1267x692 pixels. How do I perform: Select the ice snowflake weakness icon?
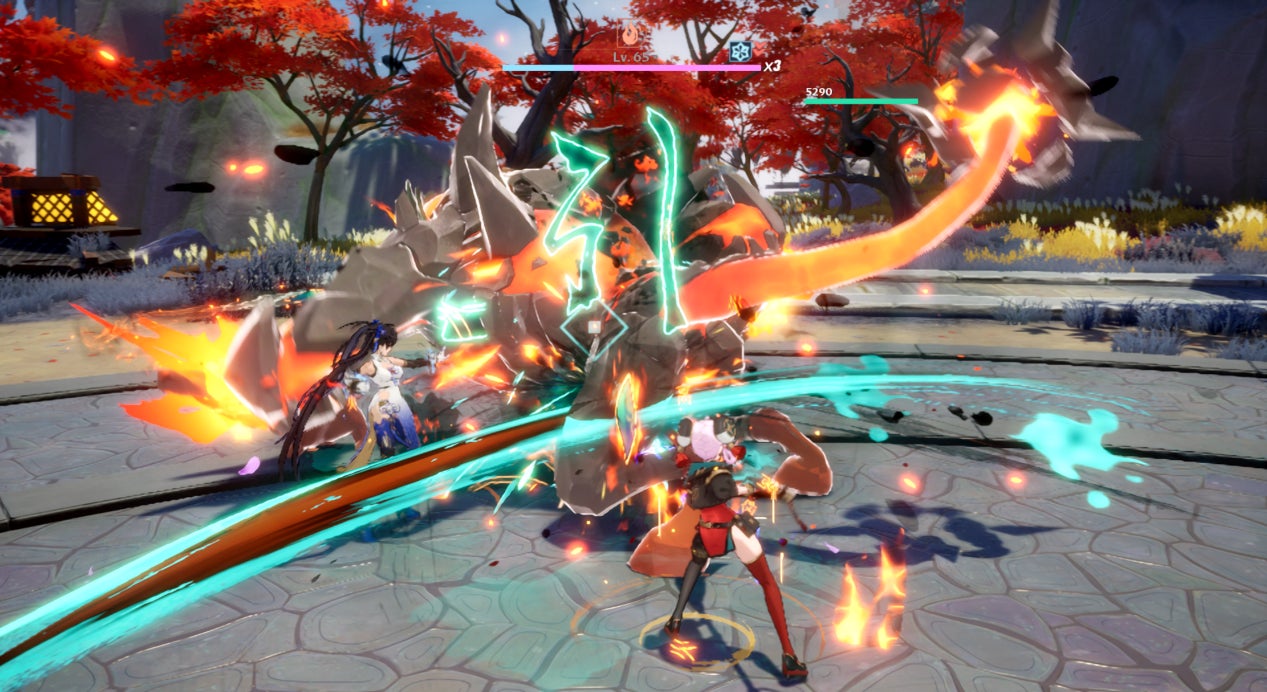point(739,51)
